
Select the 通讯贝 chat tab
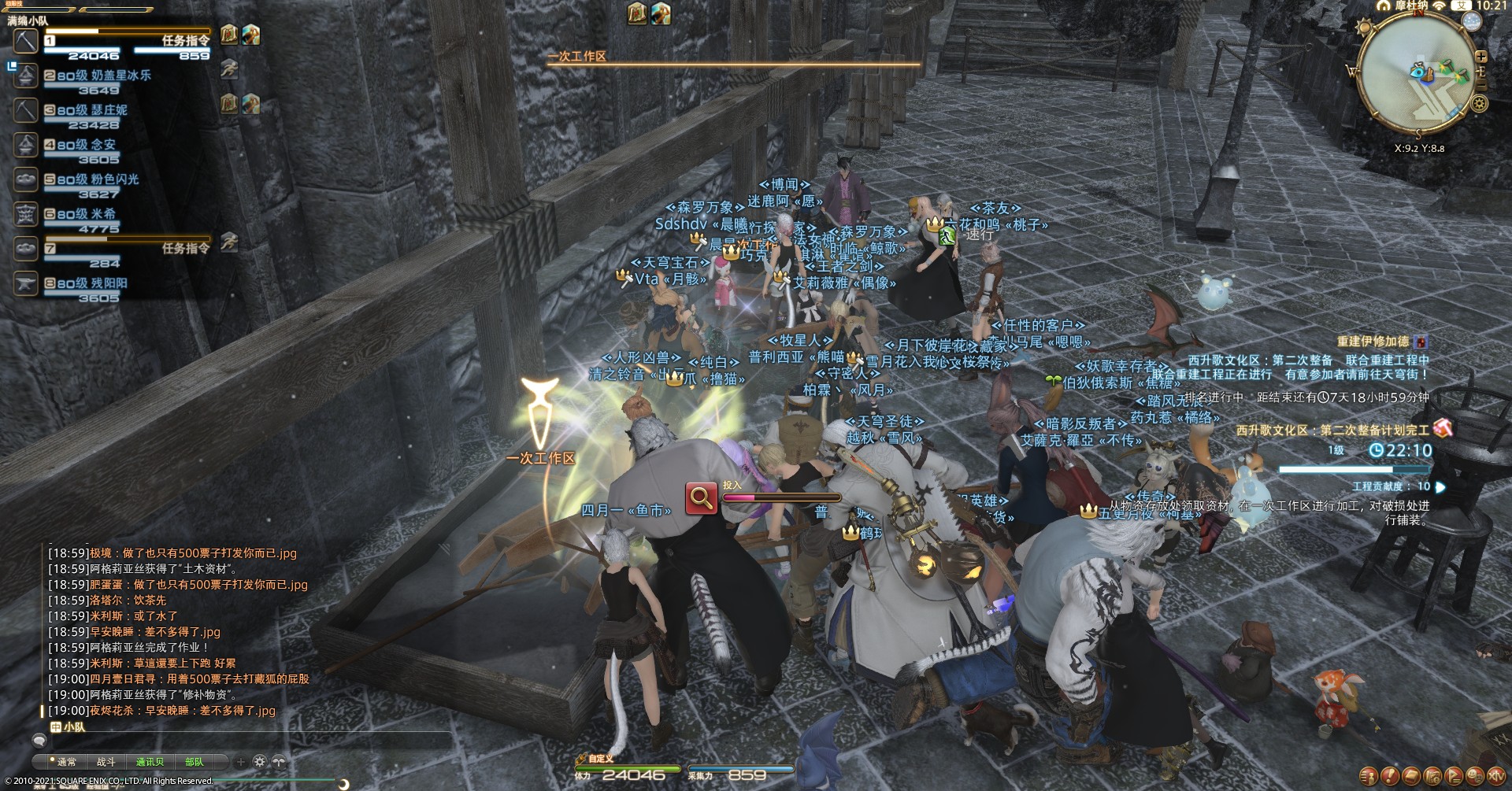pos(150,762)
